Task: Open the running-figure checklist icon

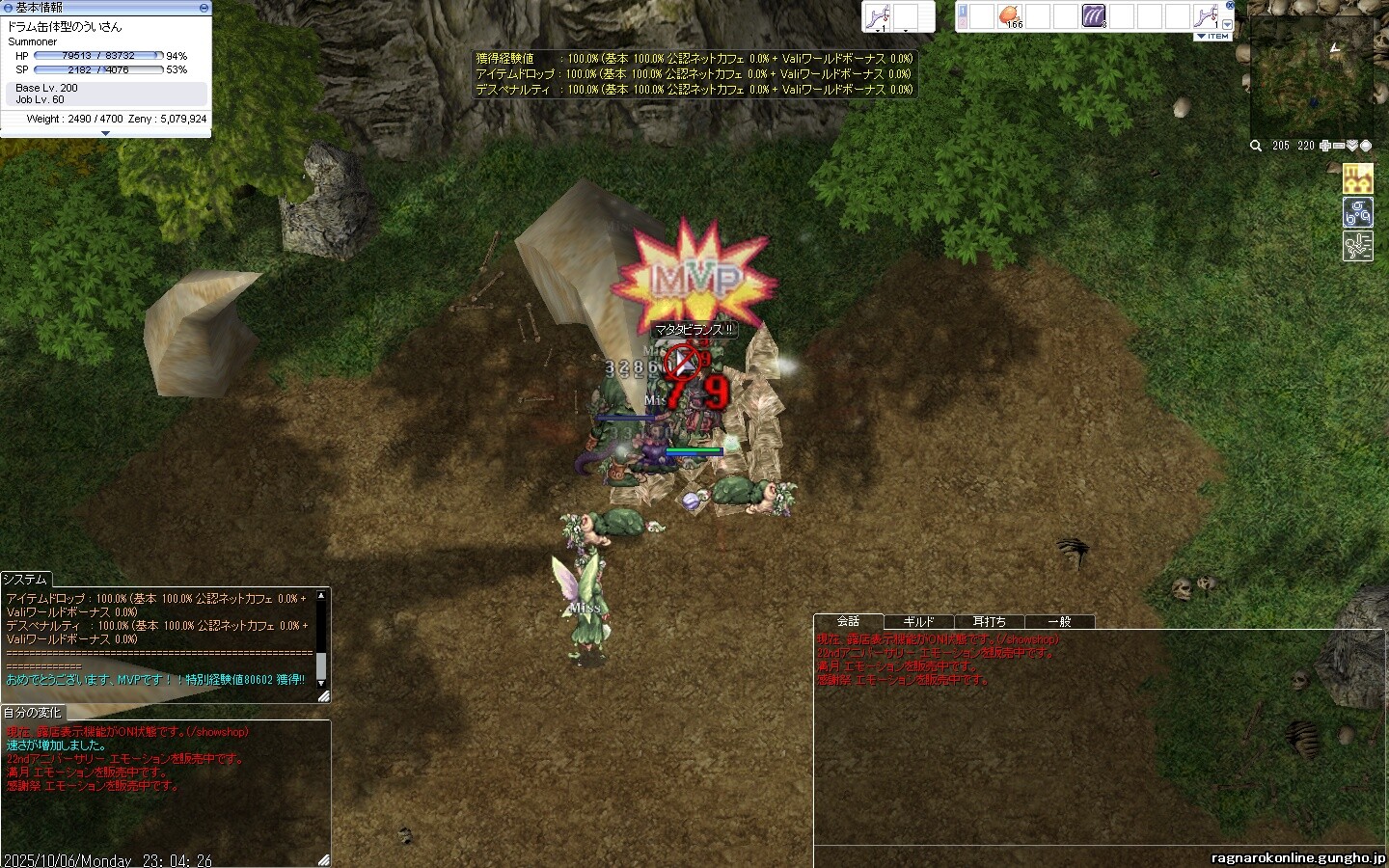Action: 1357,246
